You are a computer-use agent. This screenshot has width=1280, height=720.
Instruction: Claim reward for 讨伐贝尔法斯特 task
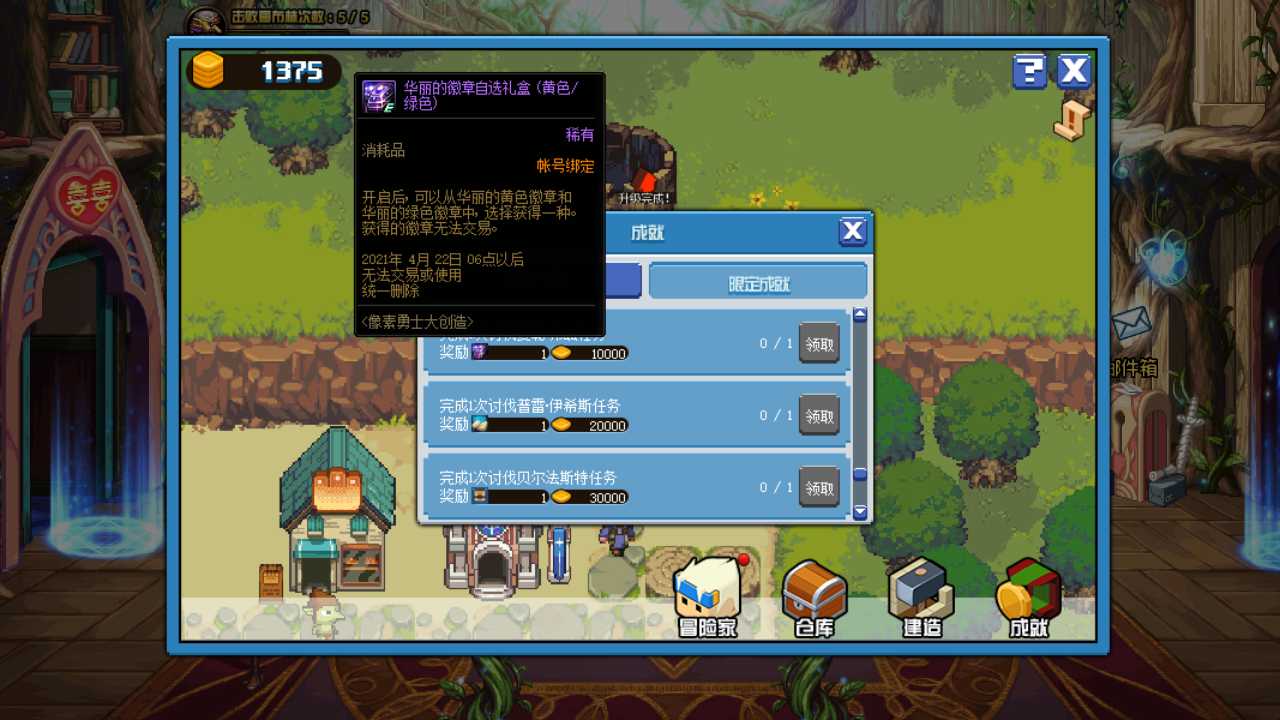pos(819,487)
